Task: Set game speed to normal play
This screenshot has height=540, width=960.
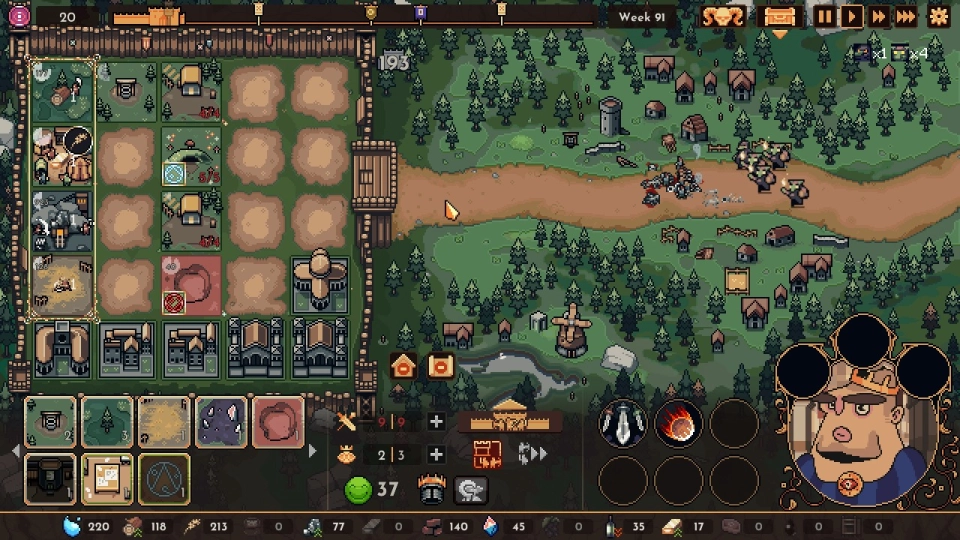Action: tap(851, 16)
